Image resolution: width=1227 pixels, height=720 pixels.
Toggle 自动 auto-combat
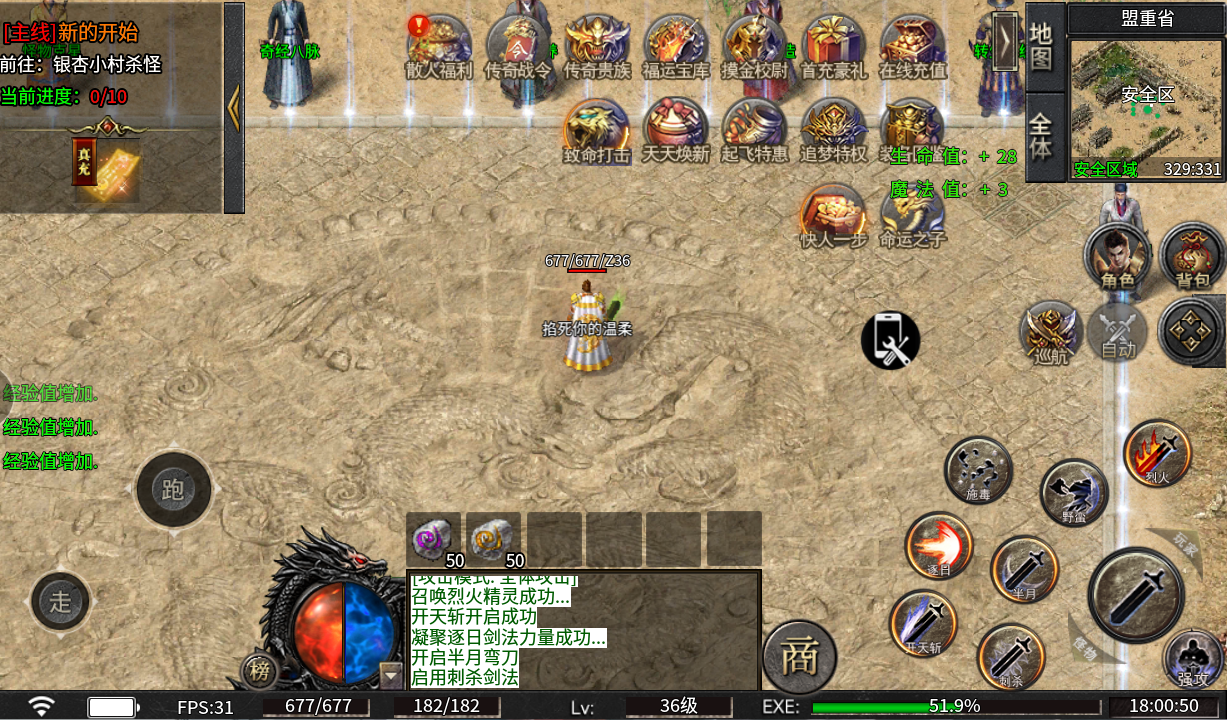tap(1118, 332)
